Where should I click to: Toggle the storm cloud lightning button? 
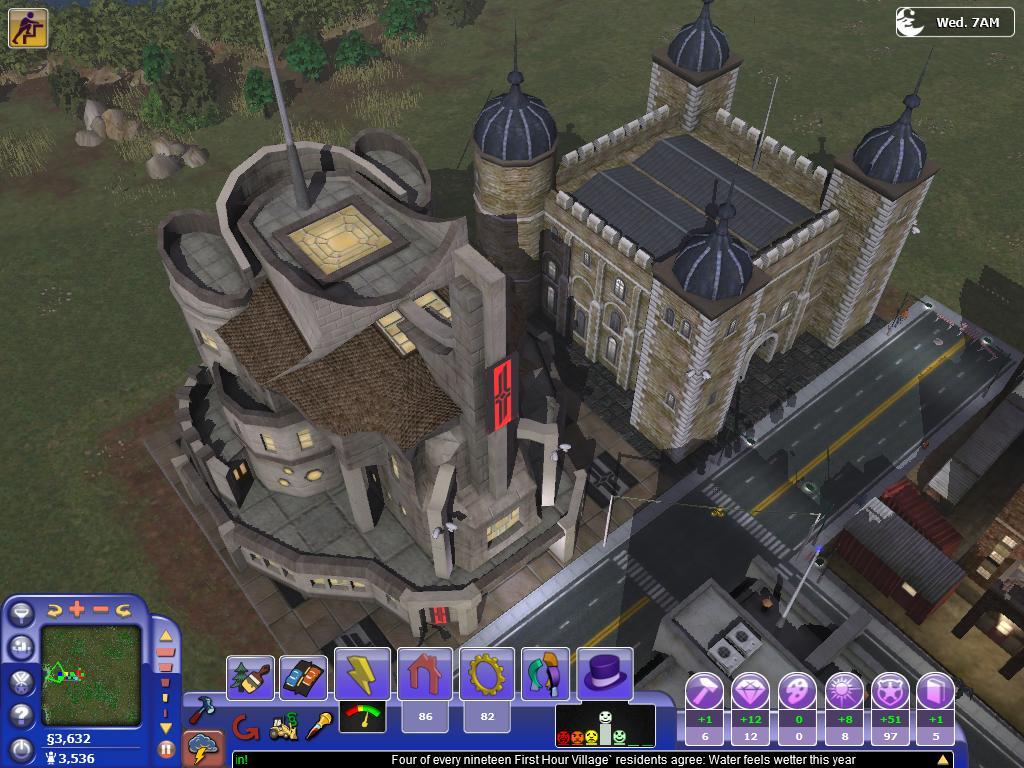(203, 748)
